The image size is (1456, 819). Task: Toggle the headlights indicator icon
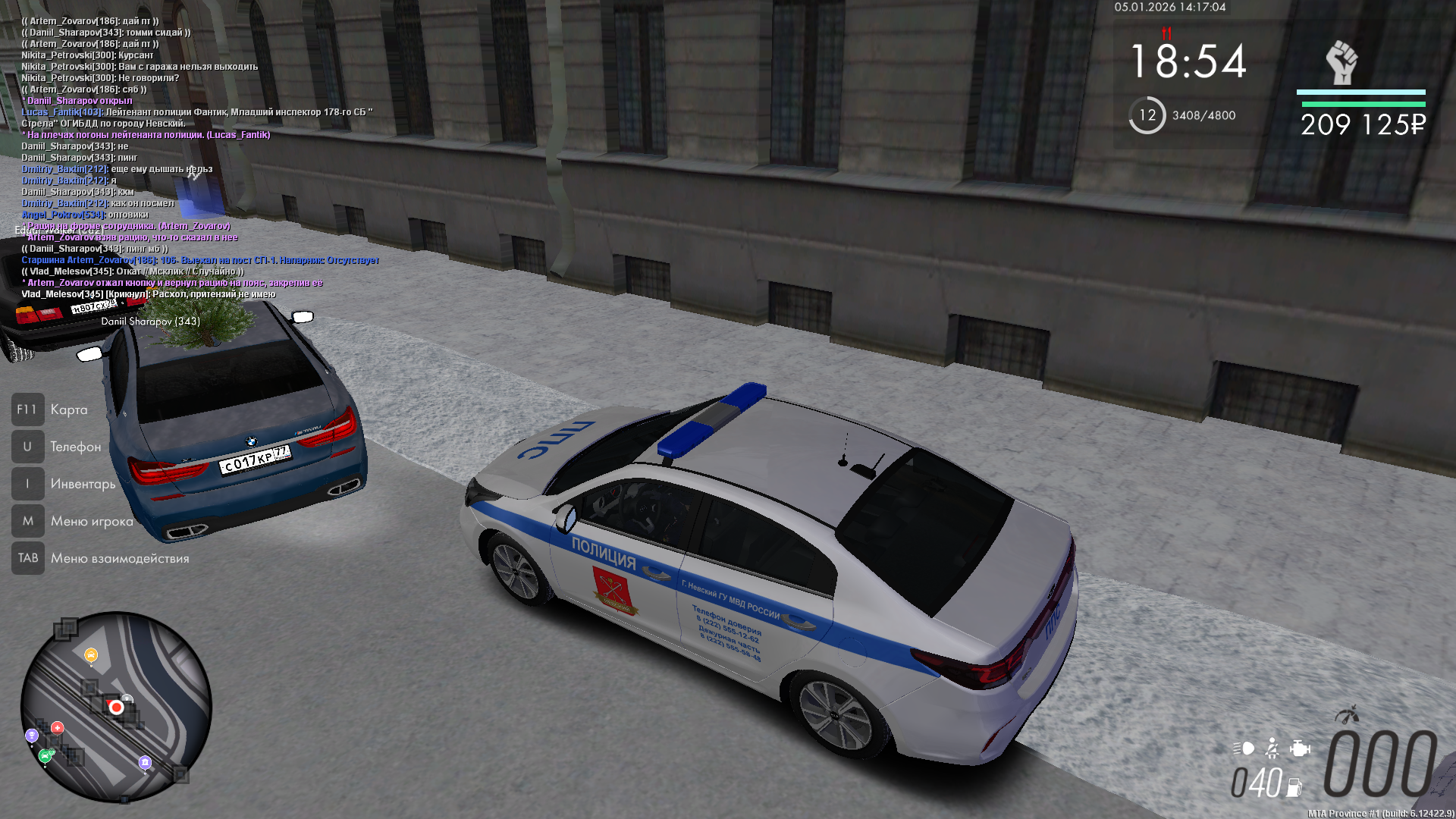[x=1244, y=749]
